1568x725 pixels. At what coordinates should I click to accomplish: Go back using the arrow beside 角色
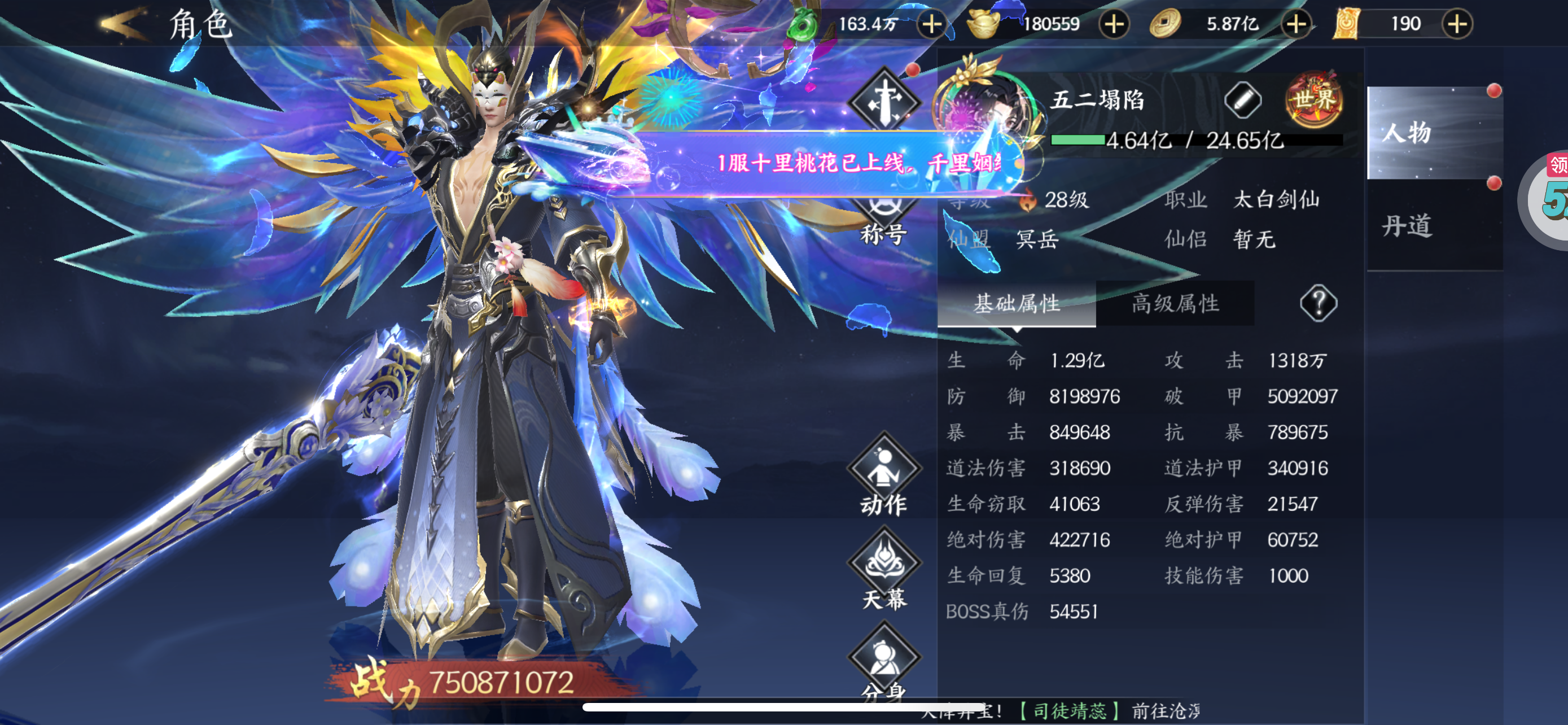point(124,24)
